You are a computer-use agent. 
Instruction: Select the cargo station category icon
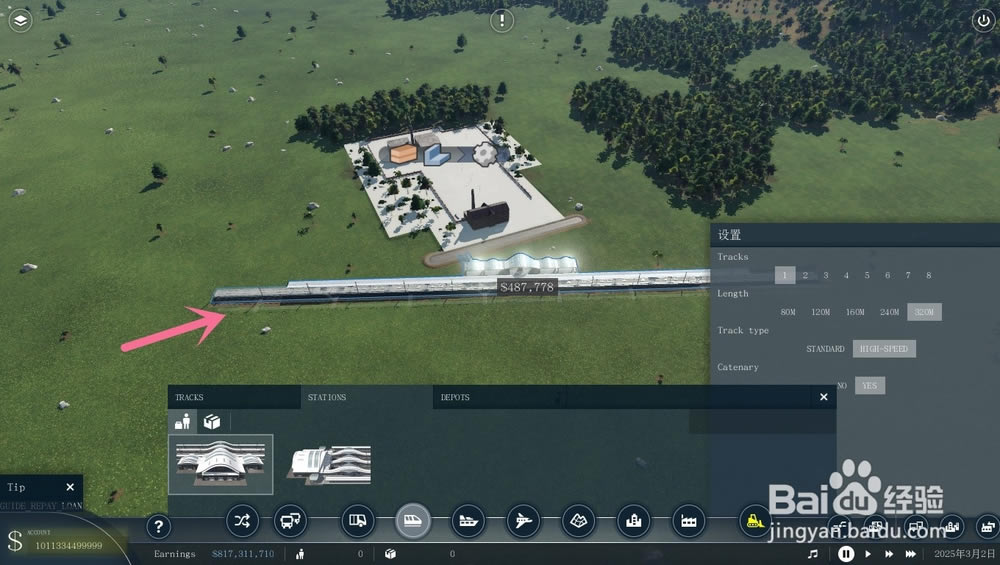[213, 421]
